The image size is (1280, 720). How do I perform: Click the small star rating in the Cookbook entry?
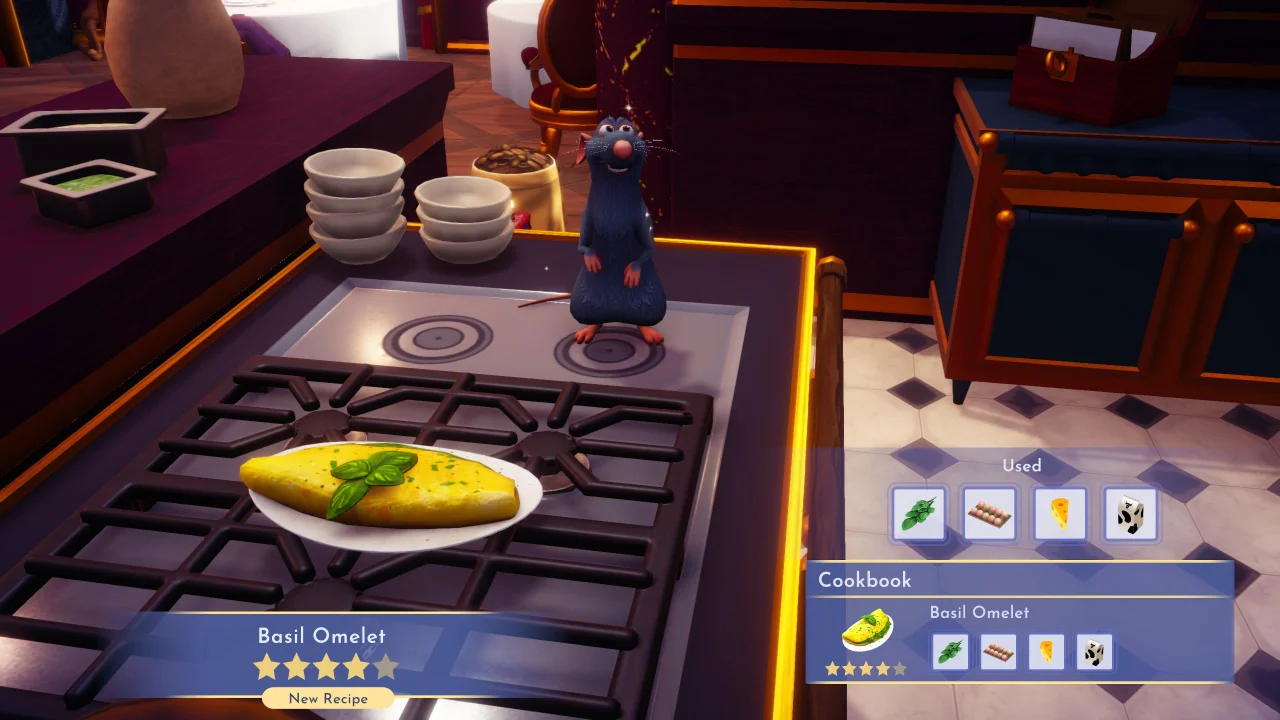point(865,668)
